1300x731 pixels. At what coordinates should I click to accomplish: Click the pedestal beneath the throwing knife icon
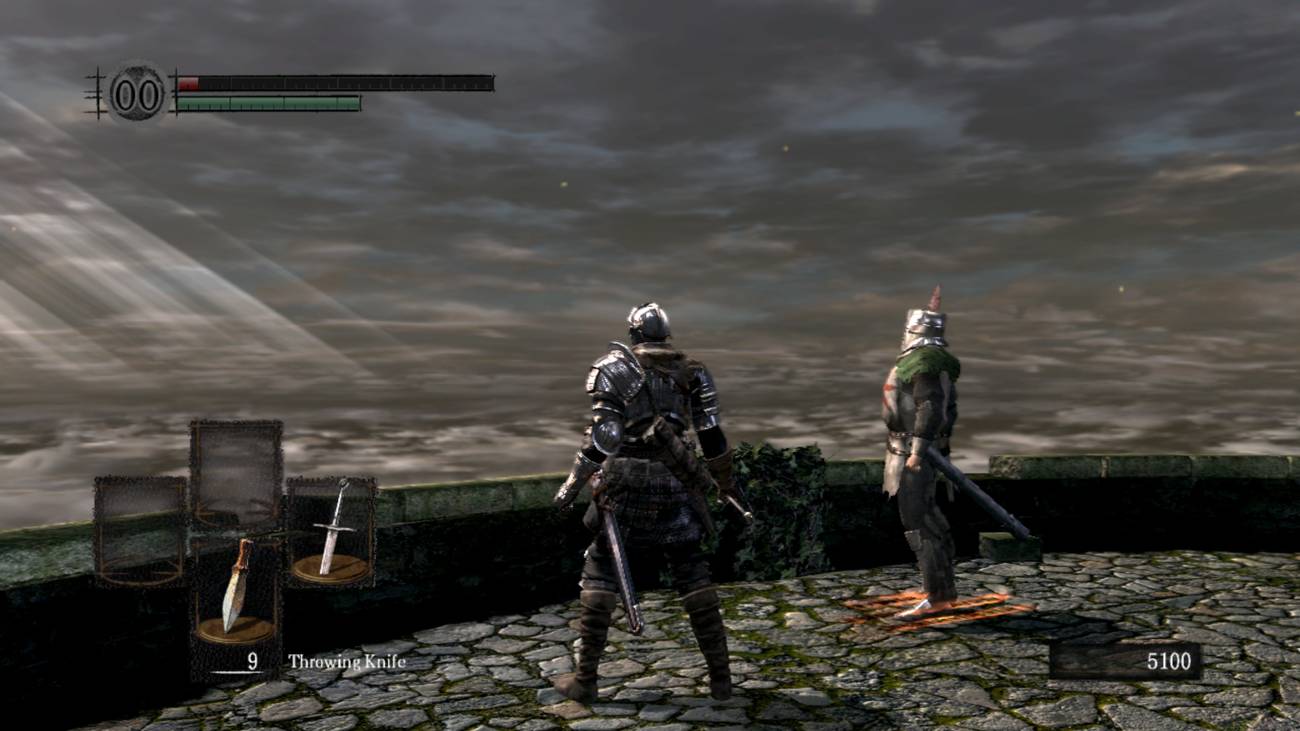click(x=238, y=630)
